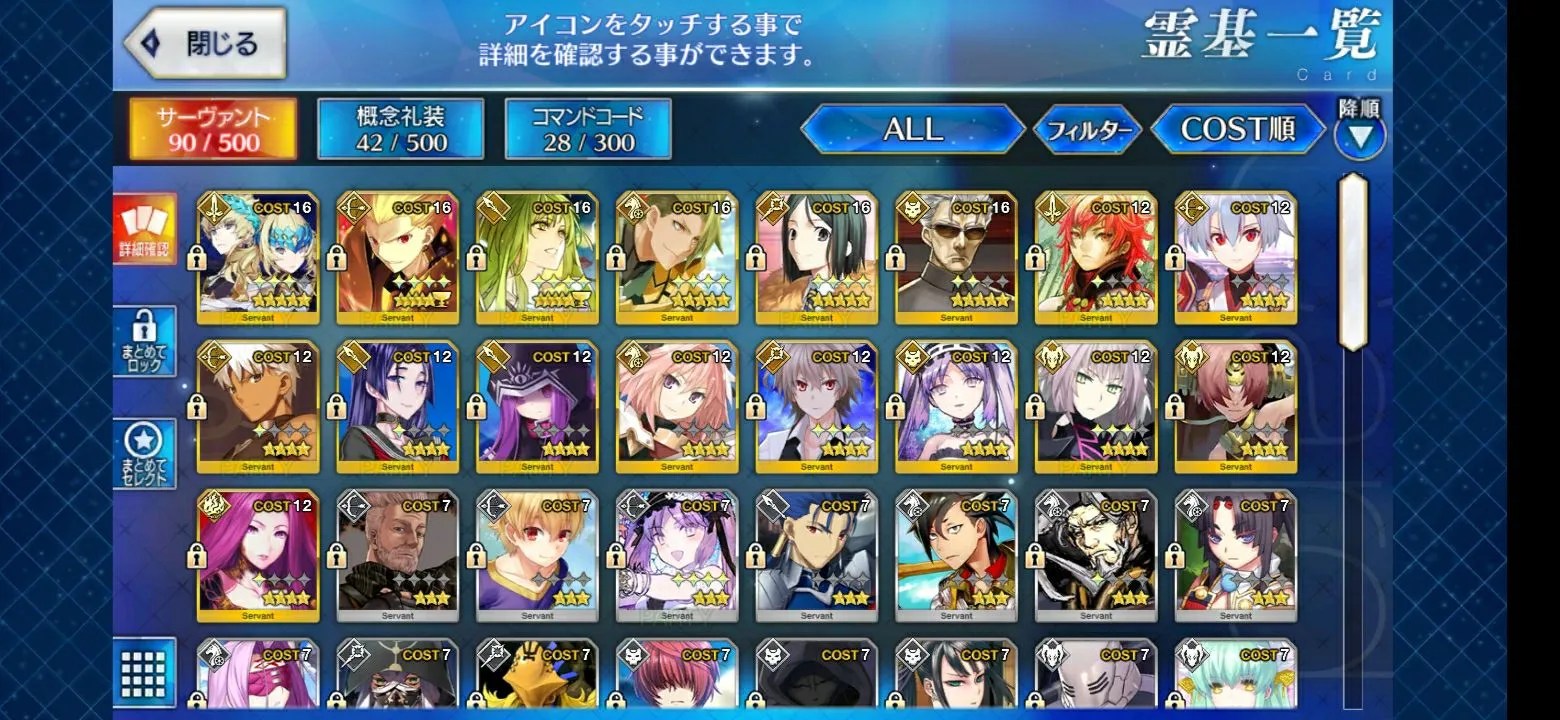The image size is (1560, 720).
Task: Open the pink-haired COST 12 Rider card
Action: (x=677, y=407)
